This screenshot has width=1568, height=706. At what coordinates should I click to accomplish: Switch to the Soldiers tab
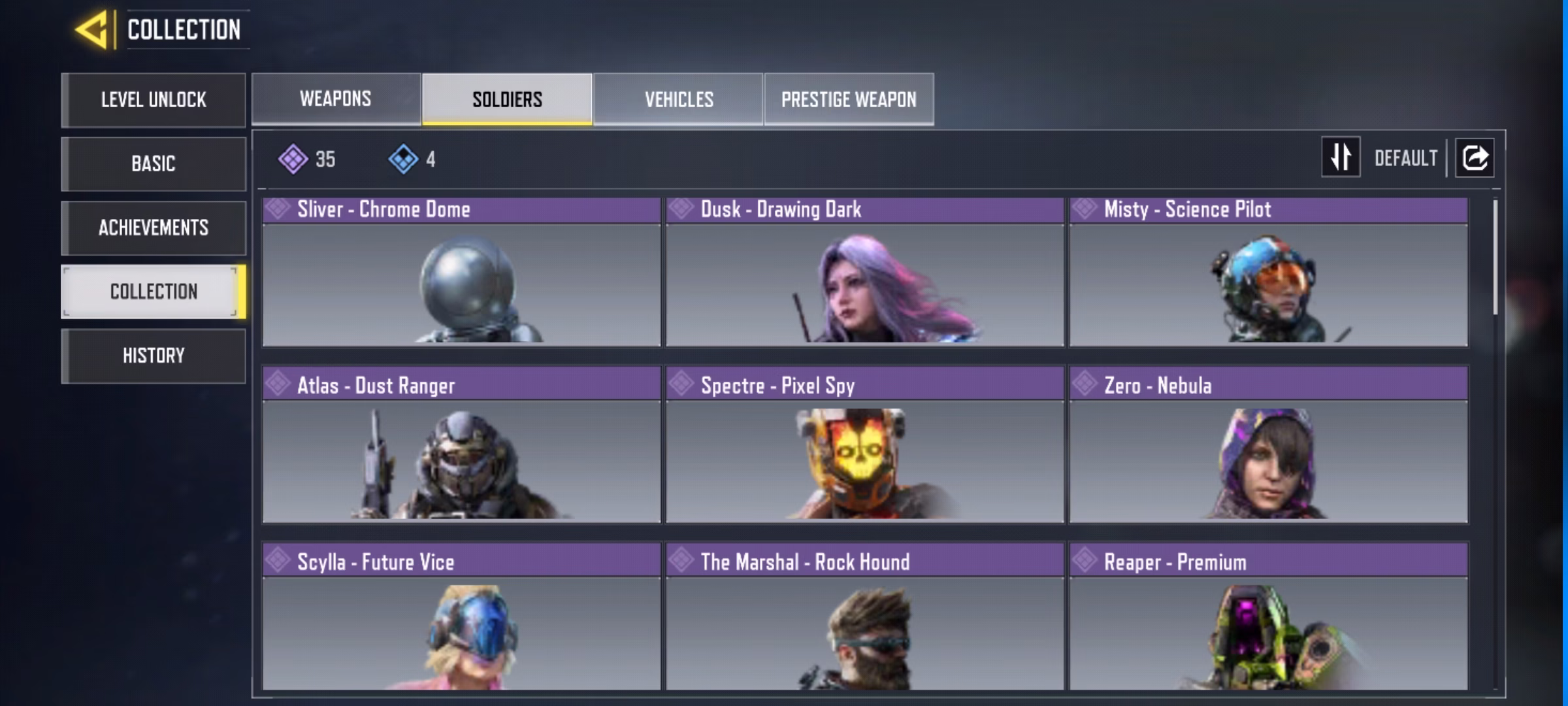pos(507,99)
